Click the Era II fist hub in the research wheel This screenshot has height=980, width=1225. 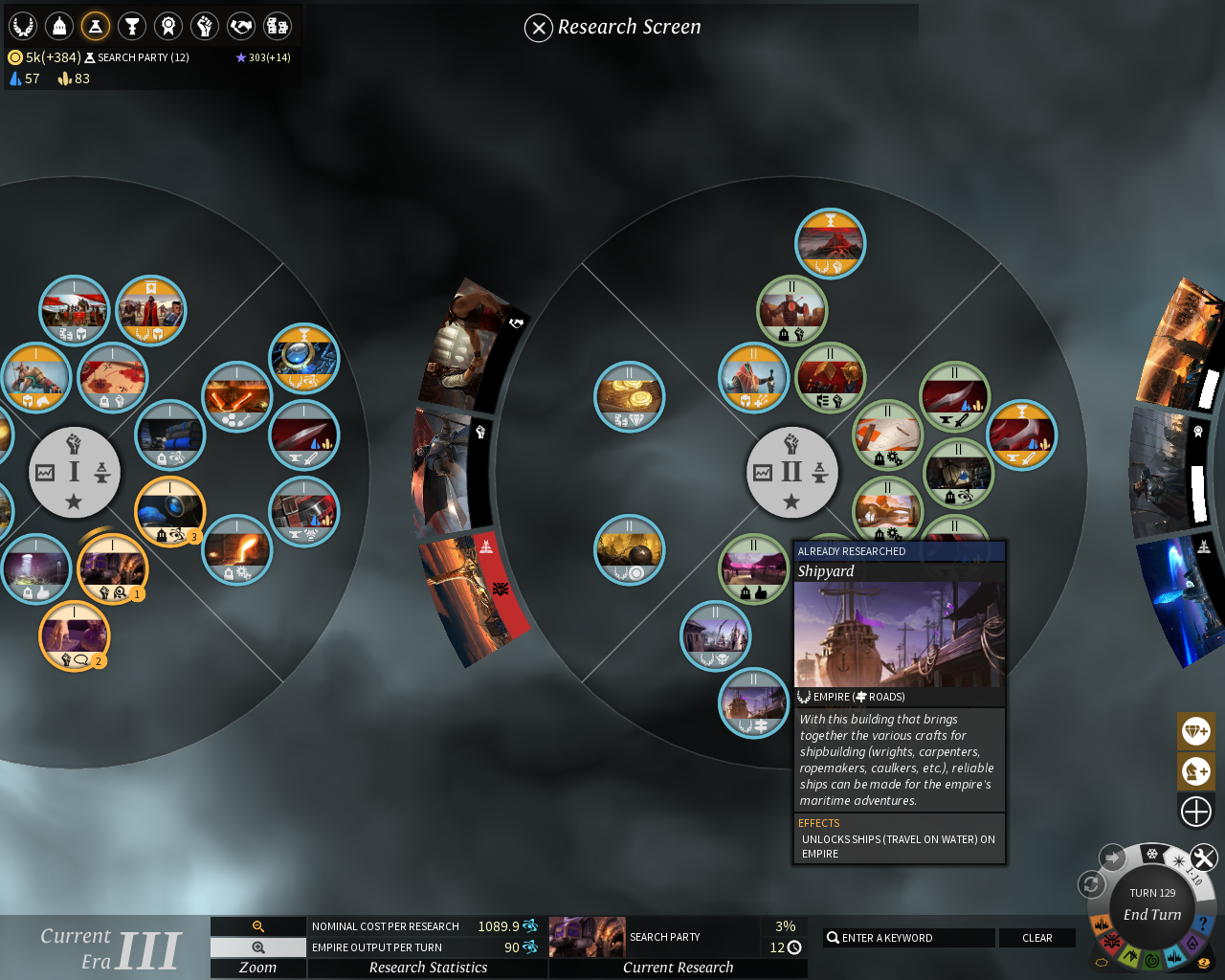click(792, 472)
